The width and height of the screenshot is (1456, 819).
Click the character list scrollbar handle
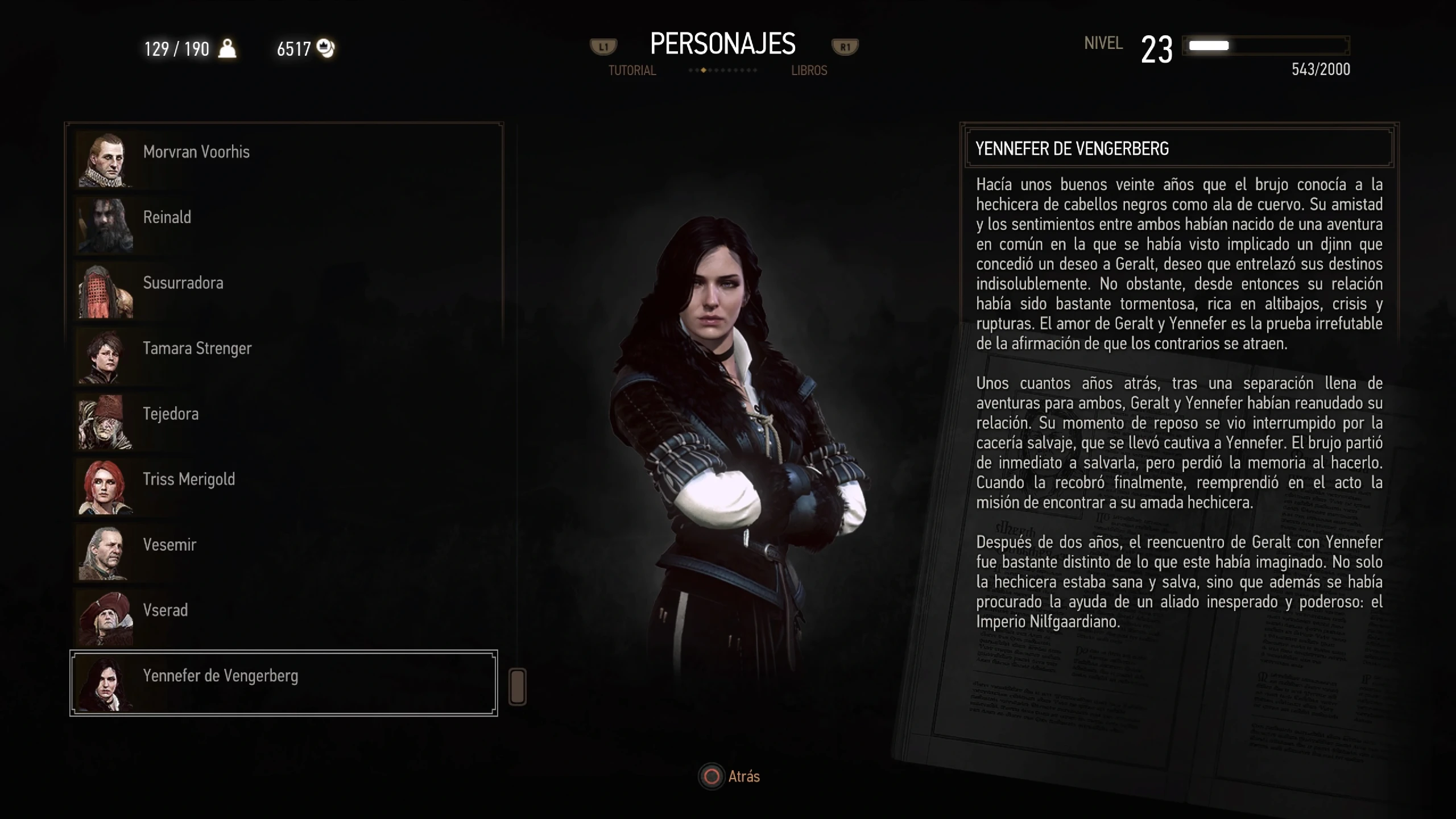517,687
